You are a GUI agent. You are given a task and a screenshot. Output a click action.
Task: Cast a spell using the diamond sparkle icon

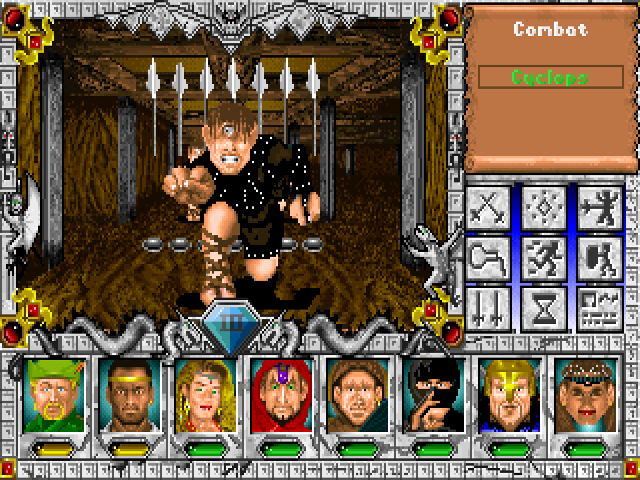click(x=546, y=208)
